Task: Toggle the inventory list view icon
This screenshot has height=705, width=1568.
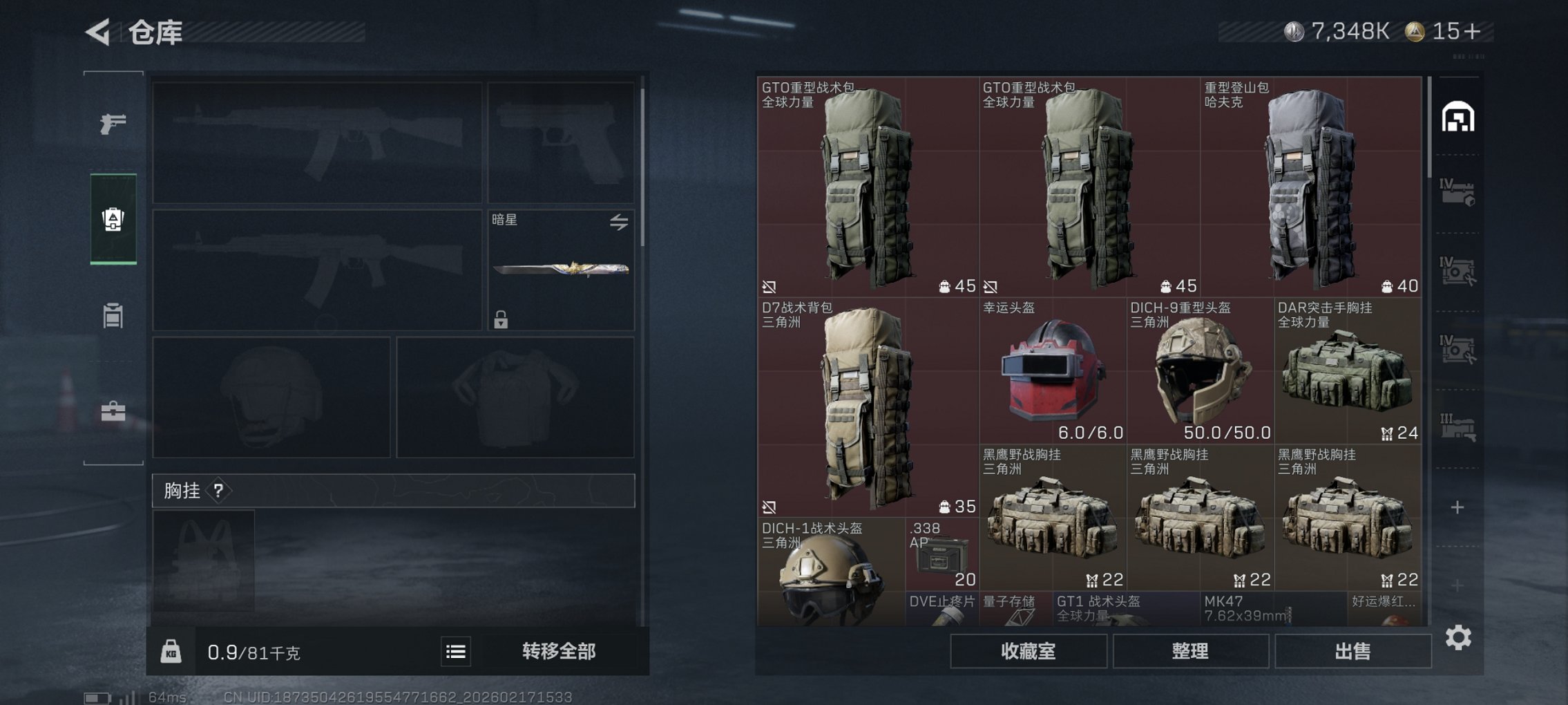Action: [457, 650]
